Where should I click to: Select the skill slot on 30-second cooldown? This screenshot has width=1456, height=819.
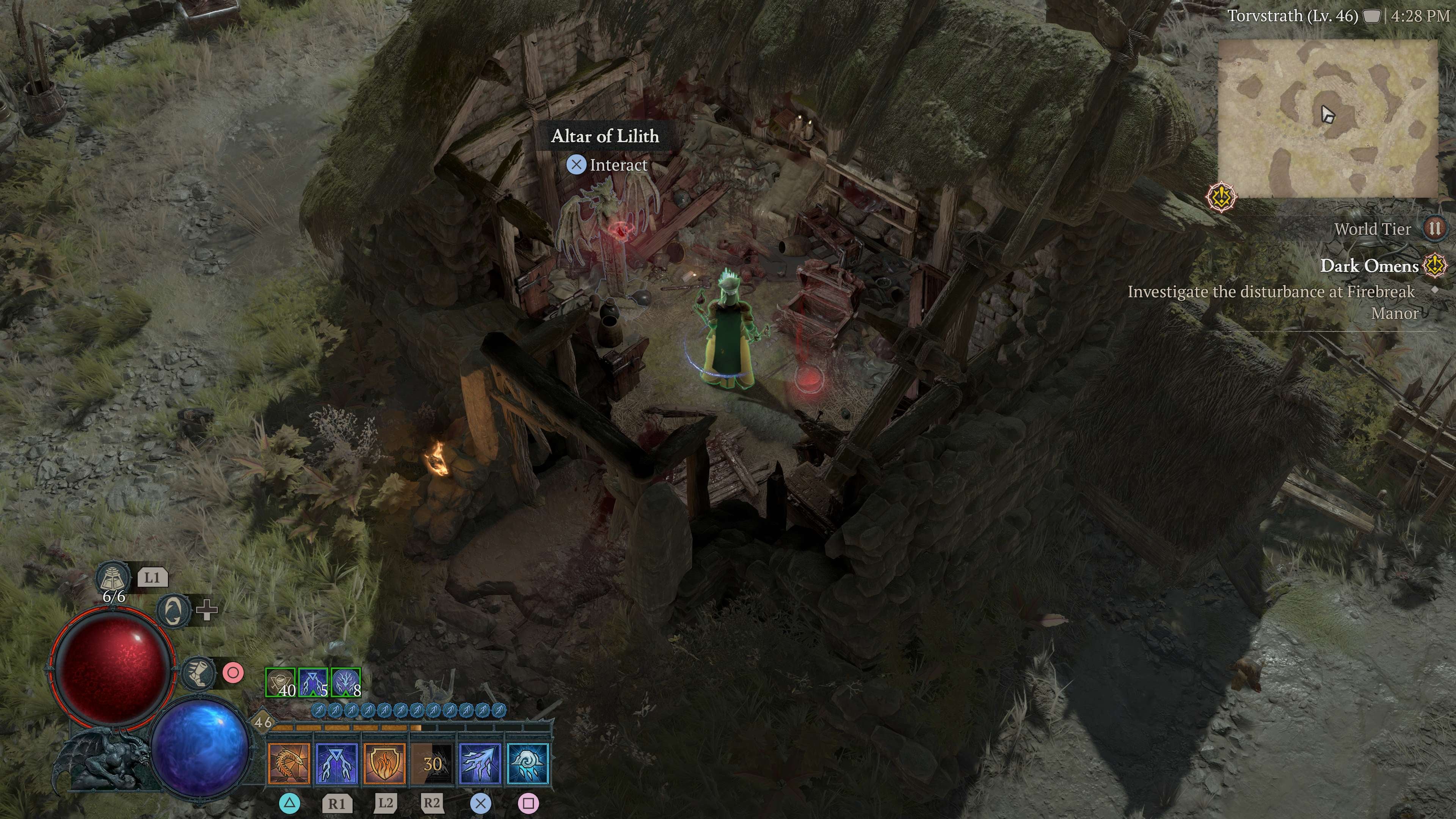(x=432, y=764)
